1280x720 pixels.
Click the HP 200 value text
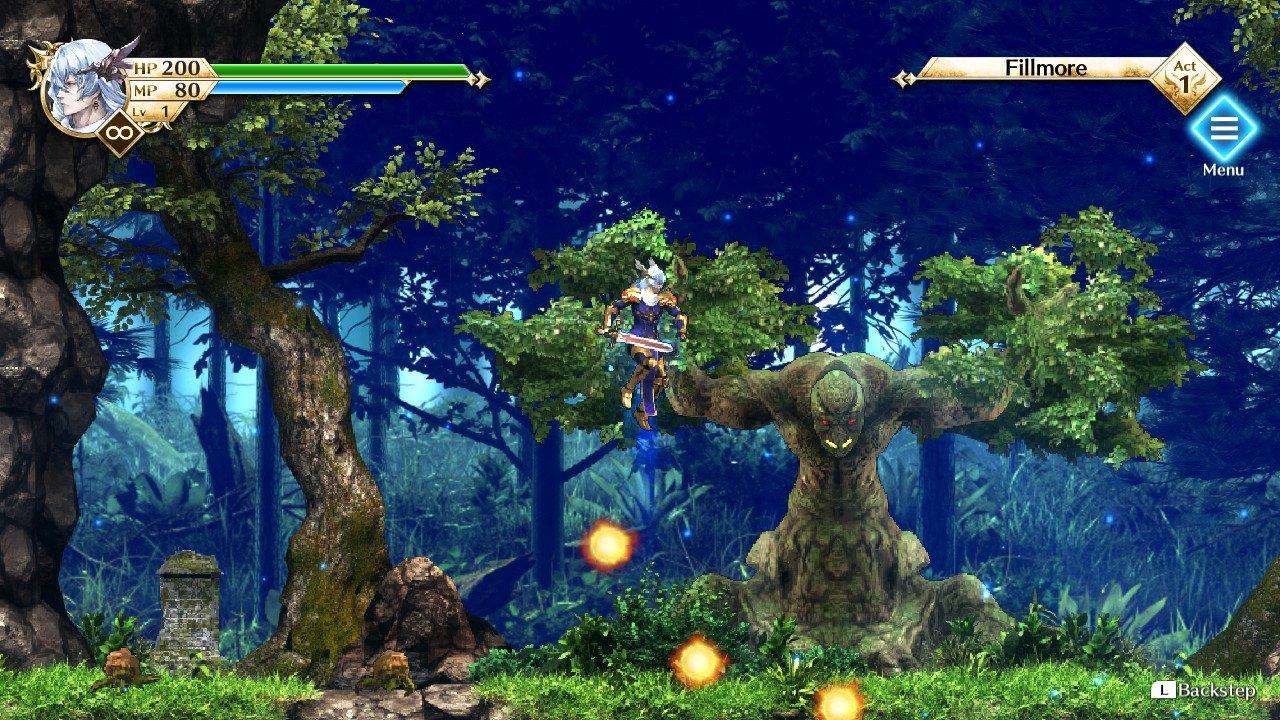[x=183, y=70]
